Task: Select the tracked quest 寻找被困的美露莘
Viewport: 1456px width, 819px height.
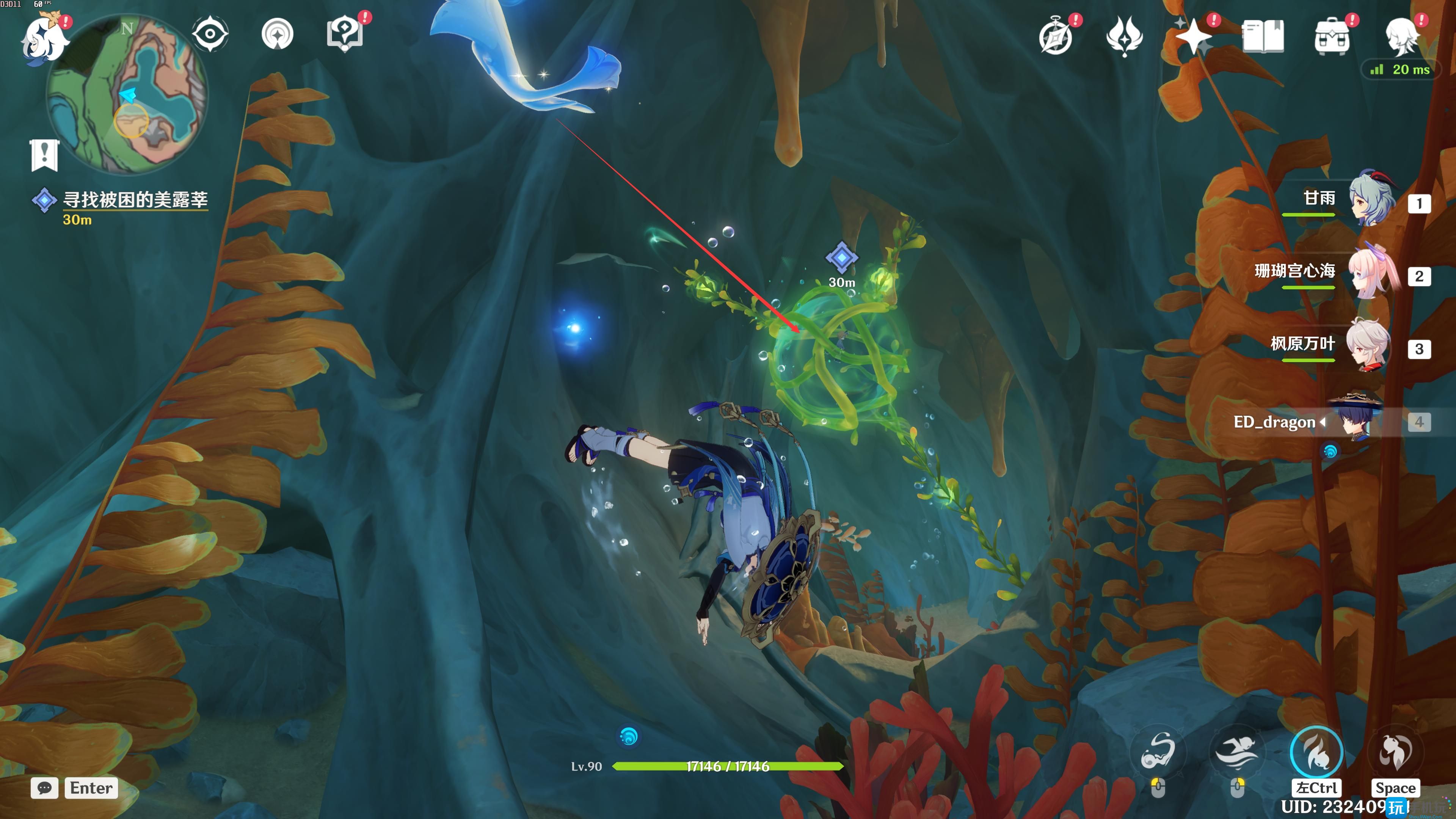Action: [135, 199]
